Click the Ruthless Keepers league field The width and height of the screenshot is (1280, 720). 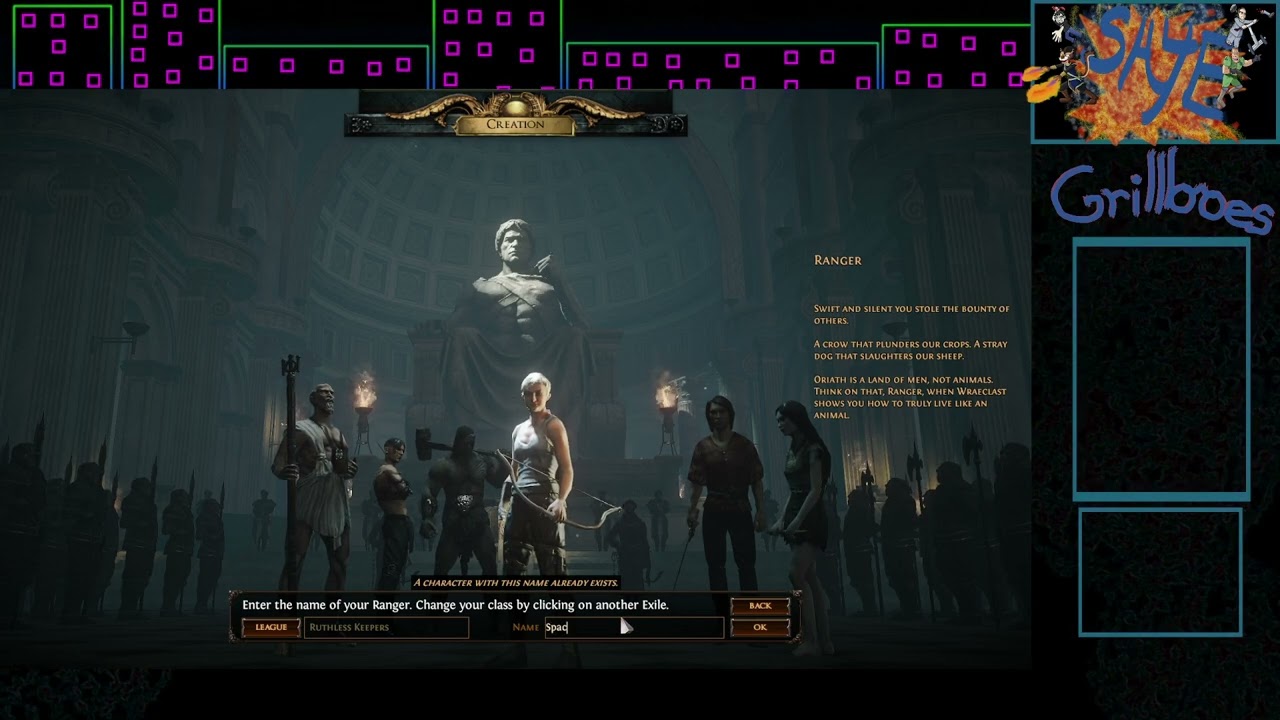386,628
